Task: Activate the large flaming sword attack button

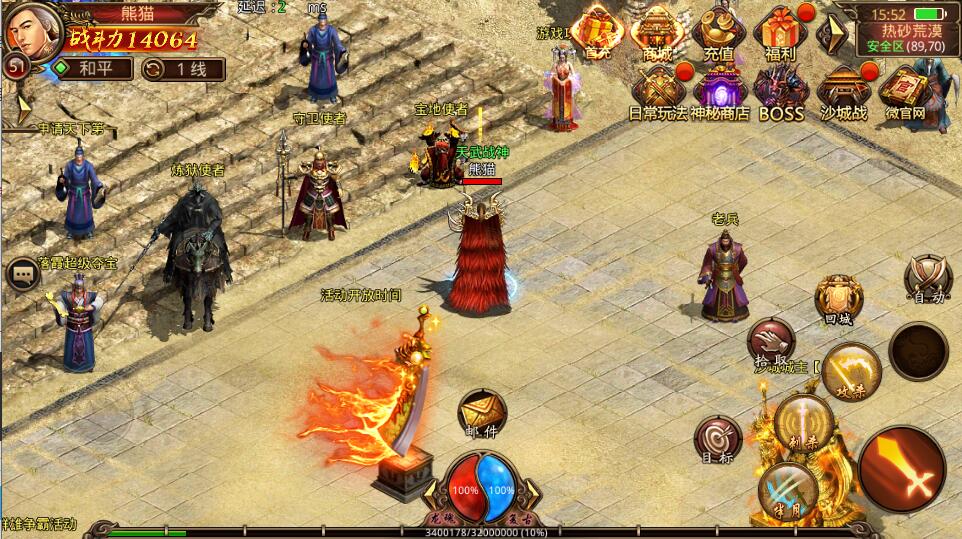Action: [x=902, y=469]
